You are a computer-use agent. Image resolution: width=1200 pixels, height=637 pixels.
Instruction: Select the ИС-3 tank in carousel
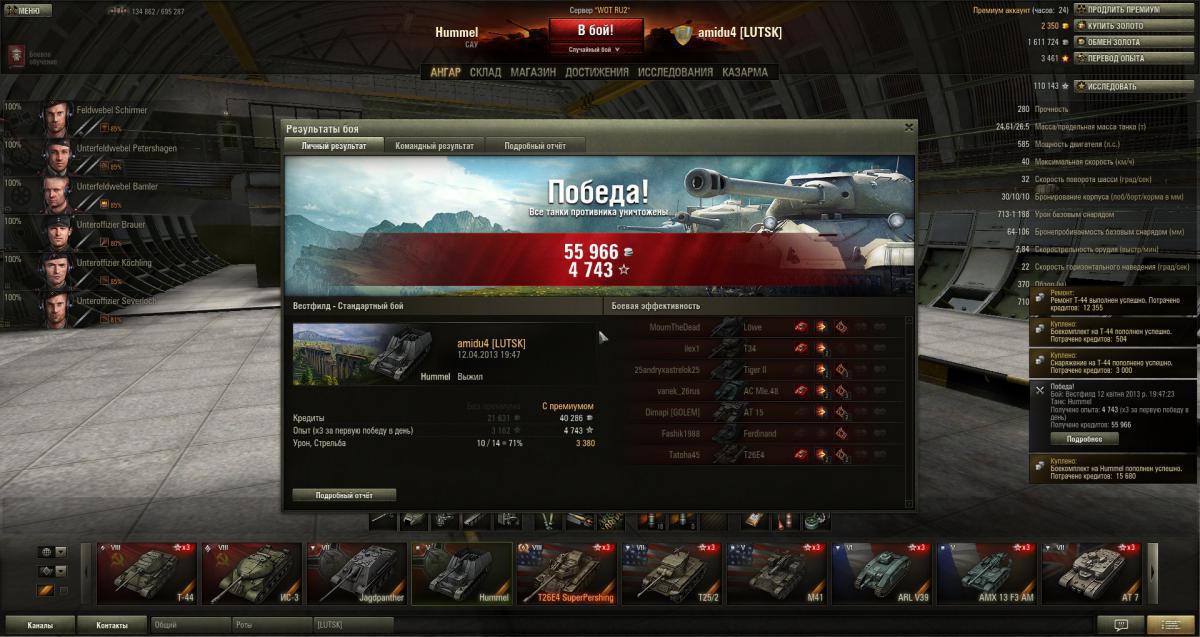tap(252, 573)
